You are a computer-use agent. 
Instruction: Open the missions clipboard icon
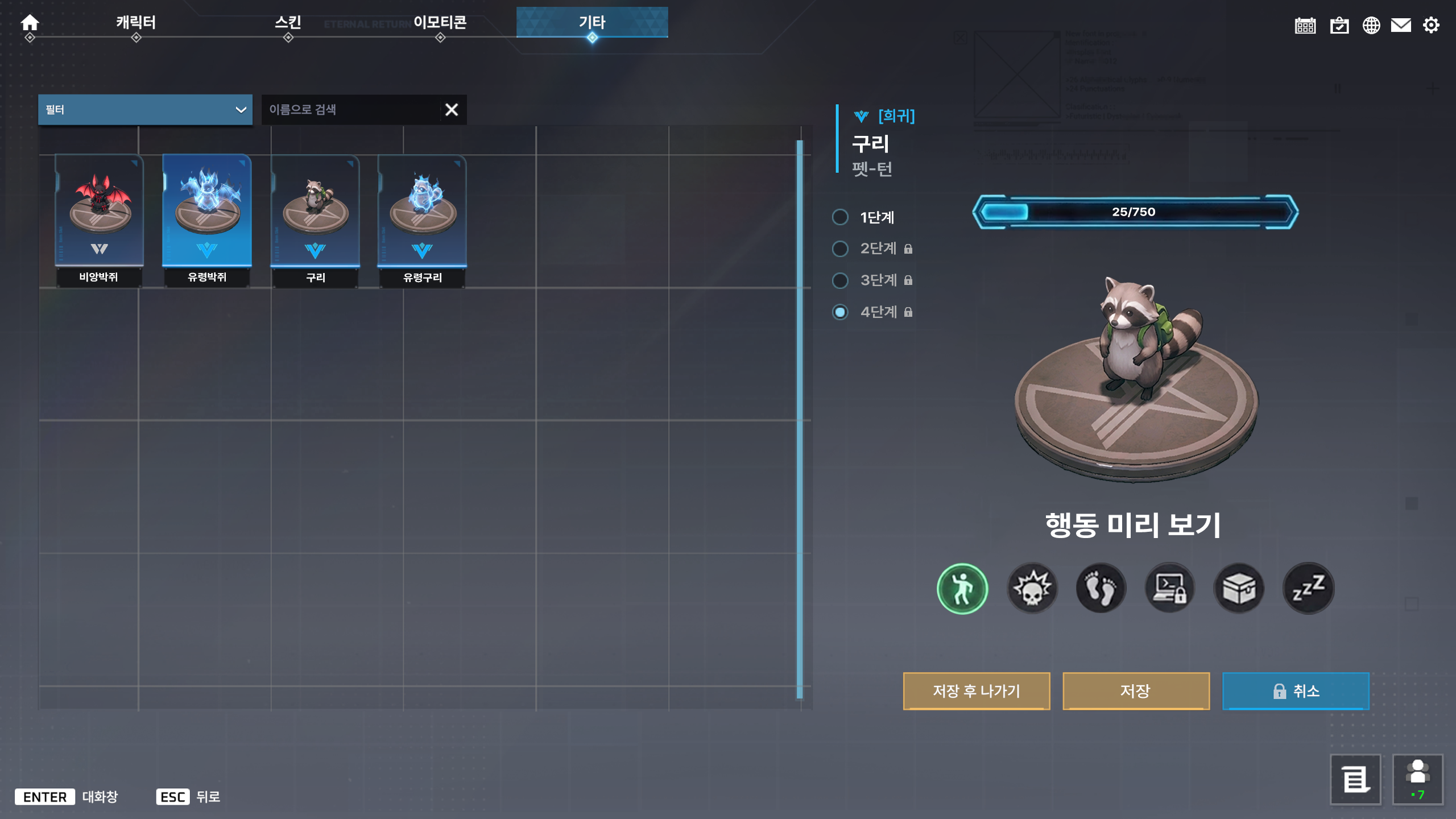pyautogui.click(x=1338, y=25)
